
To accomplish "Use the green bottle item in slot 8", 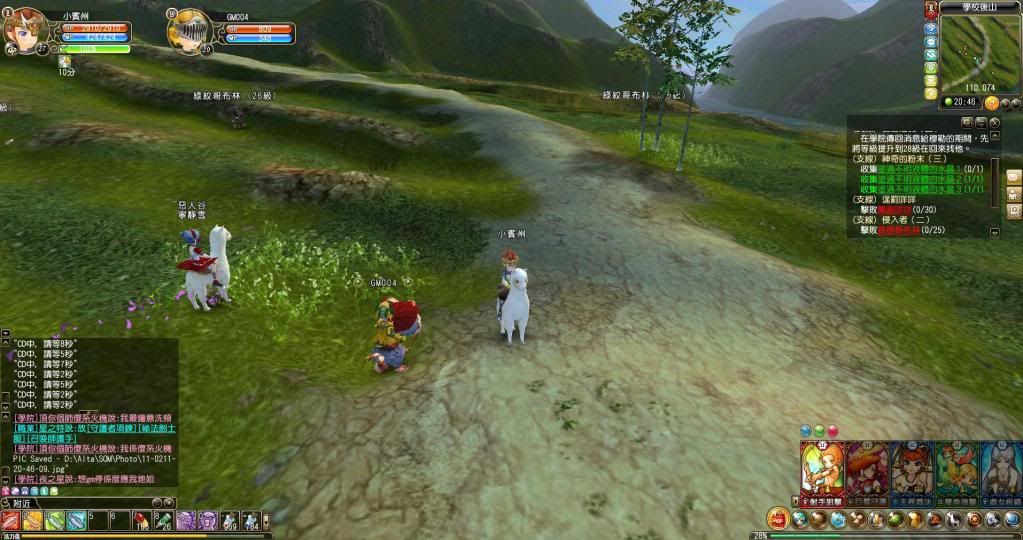I will [163, 520].
